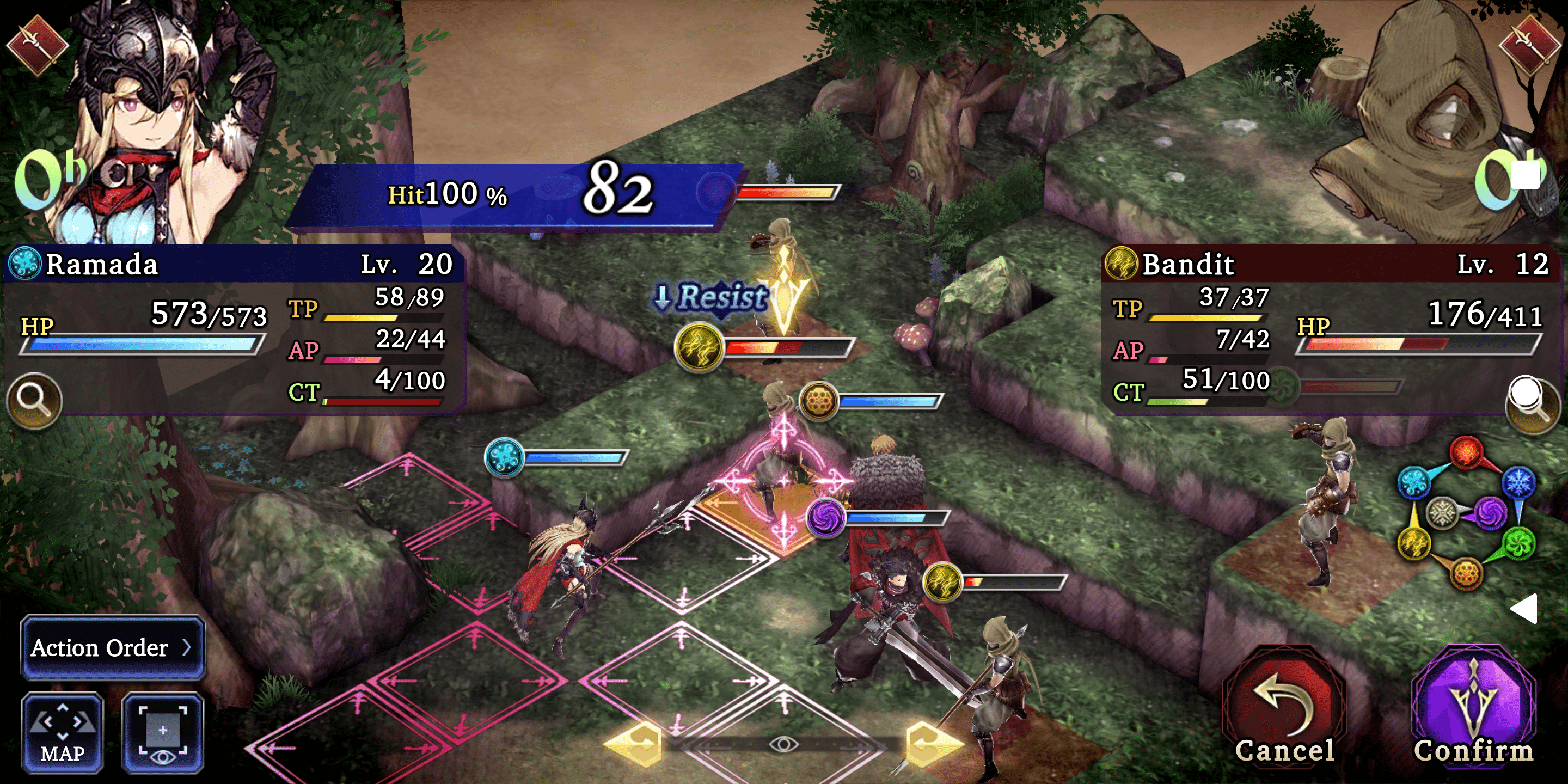The height and width of the screenshot is (784, 1568).
Task: Select the targeted bandit on the orange tile
Action: [776, 481]
